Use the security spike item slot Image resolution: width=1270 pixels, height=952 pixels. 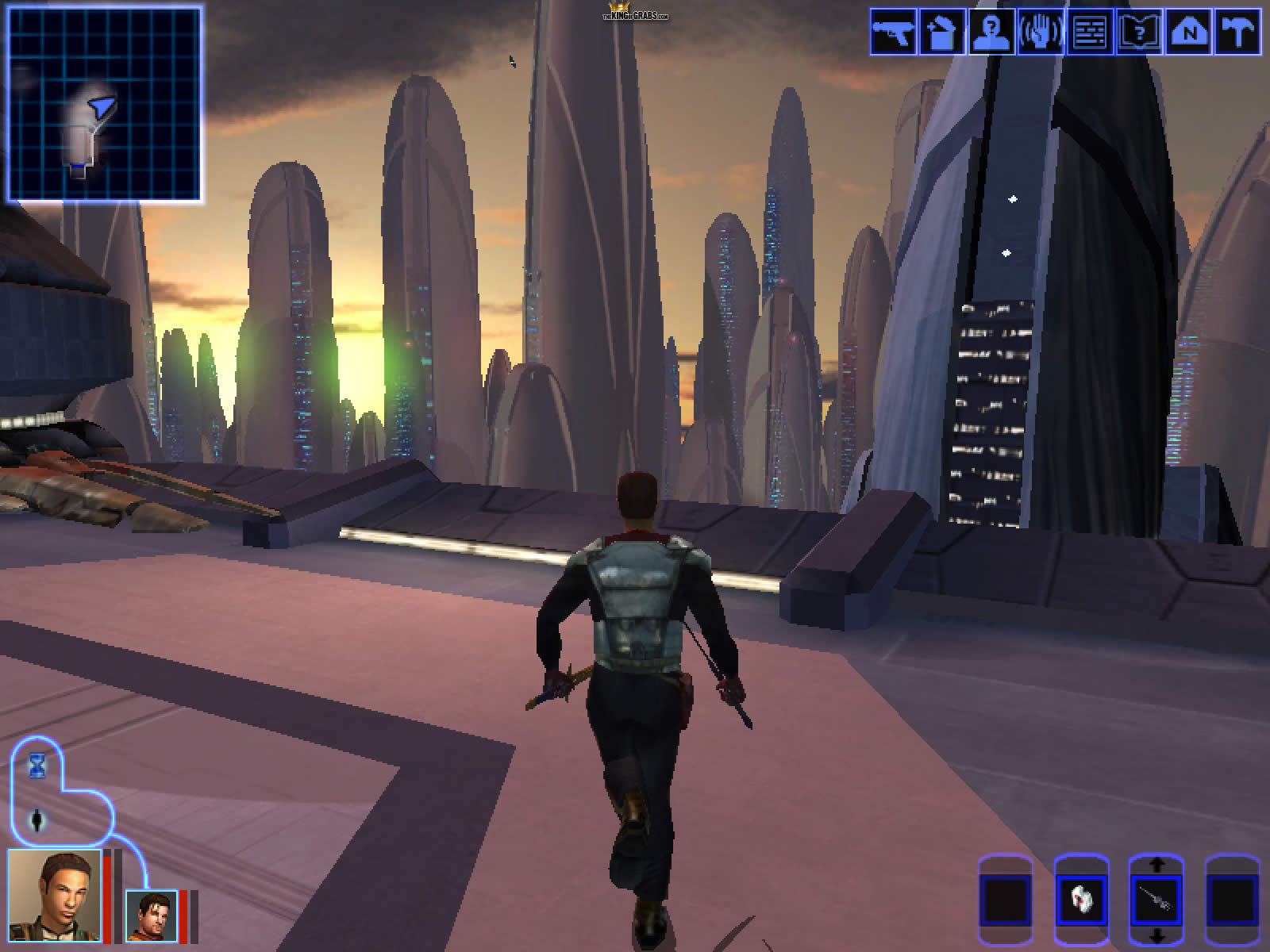click(1156, 900)
